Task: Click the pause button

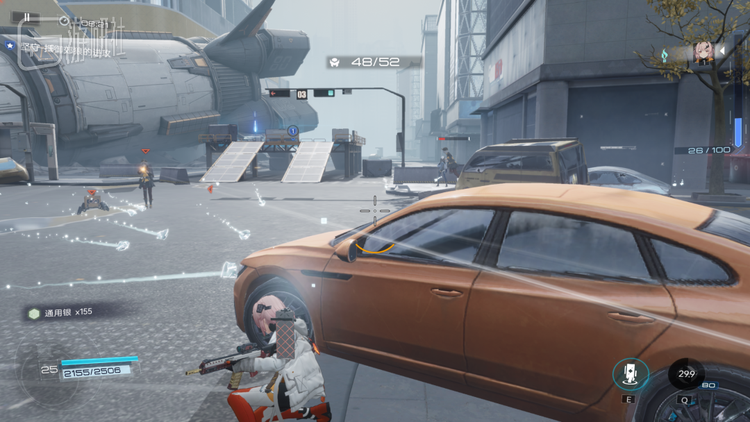Action: click(x=27, y=17)
